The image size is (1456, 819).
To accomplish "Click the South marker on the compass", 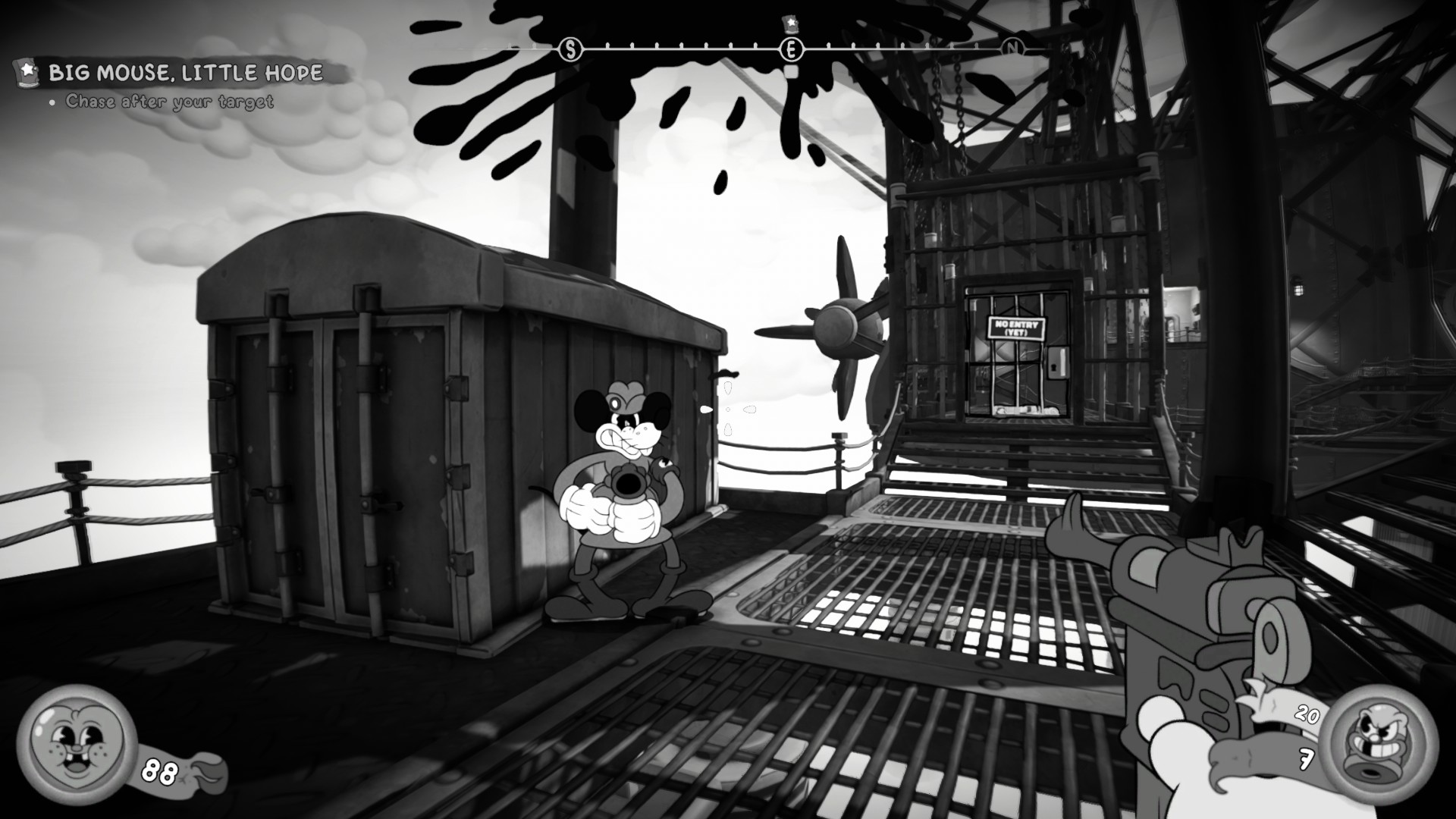I will tap(570, 50).
